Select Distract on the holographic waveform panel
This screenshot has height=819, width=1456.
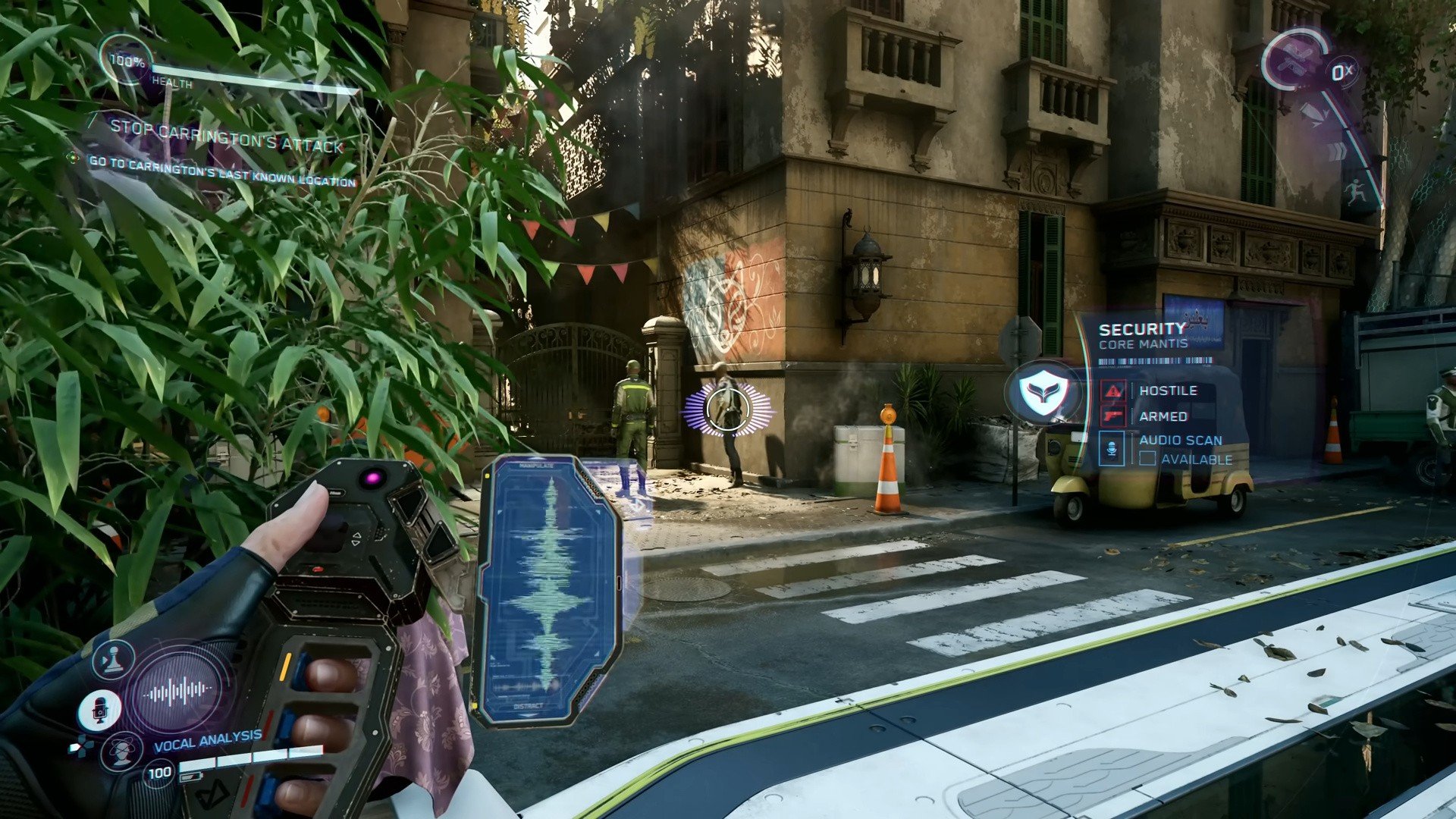pyautogui.click(x=528, y=706)
